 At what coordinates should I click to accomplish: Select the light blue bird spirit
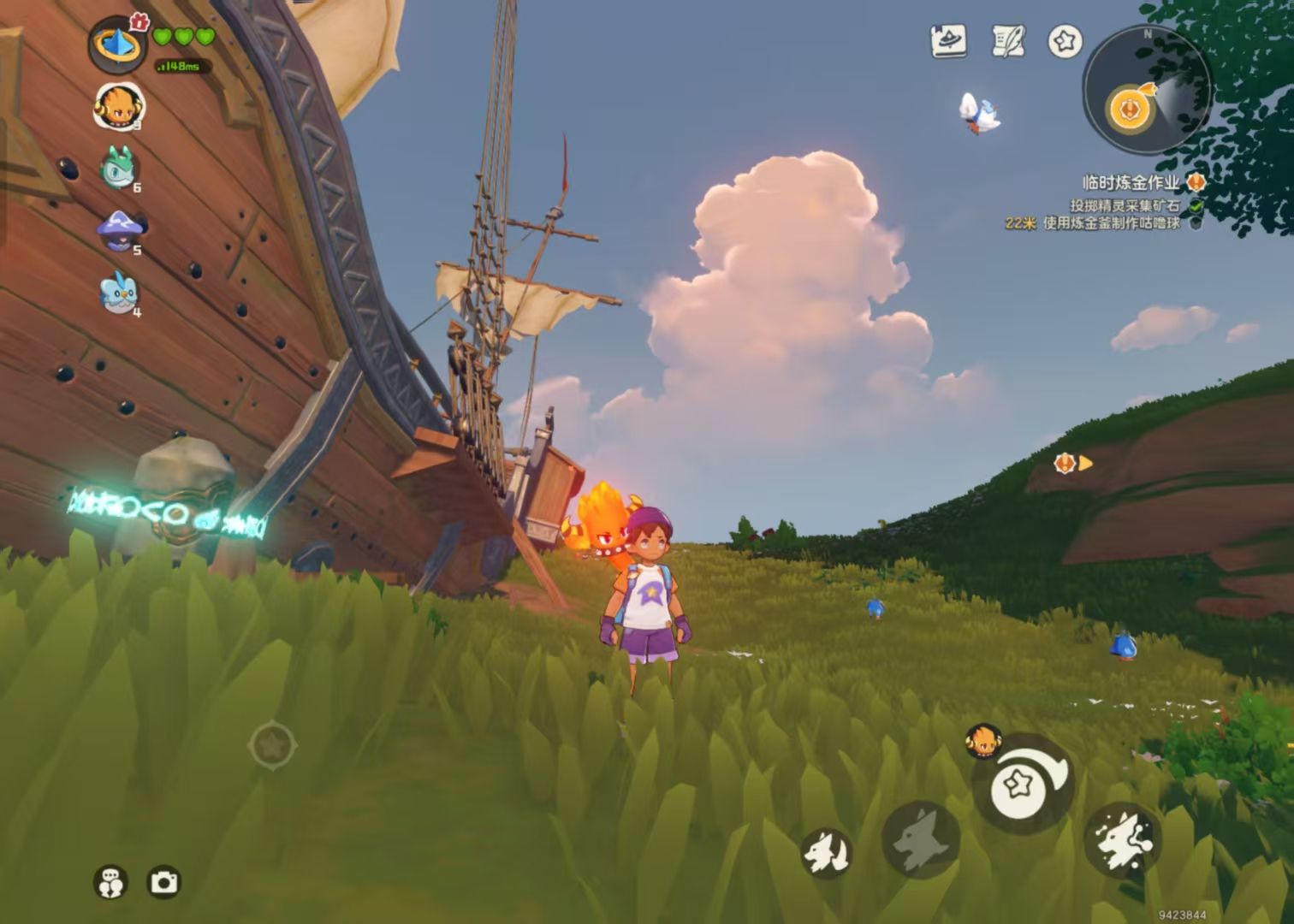pos(119,293)
